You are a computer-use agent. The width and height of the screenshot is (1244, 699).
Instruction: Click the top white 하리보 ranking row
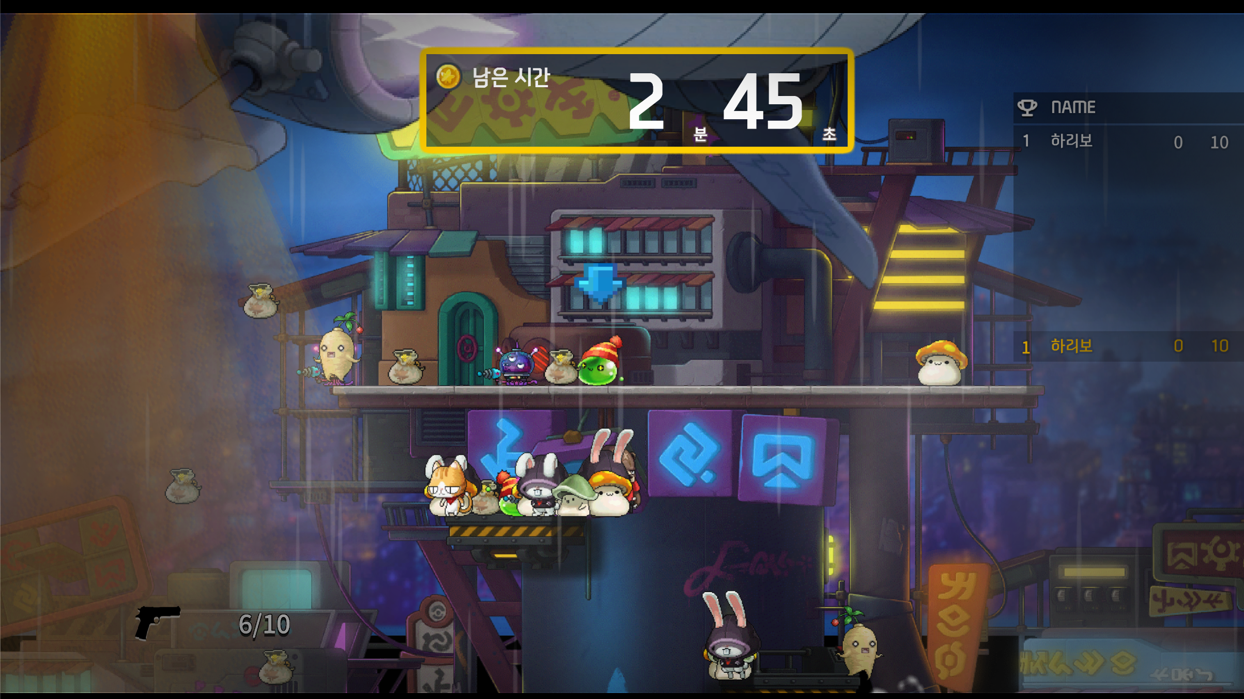coord(1123,142)
